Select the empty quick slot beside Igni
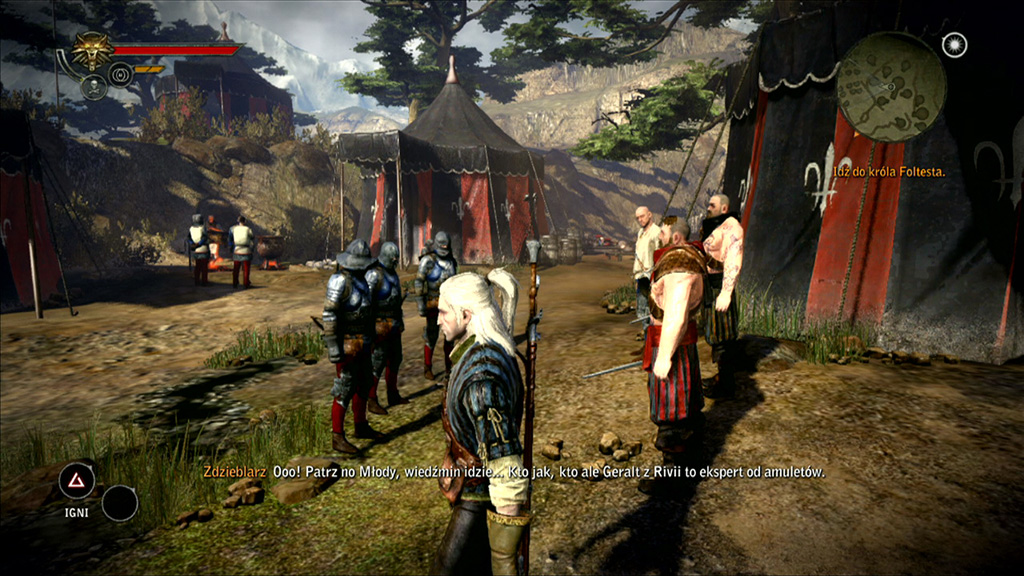The image size is (1024, 576). coord(120,502)
